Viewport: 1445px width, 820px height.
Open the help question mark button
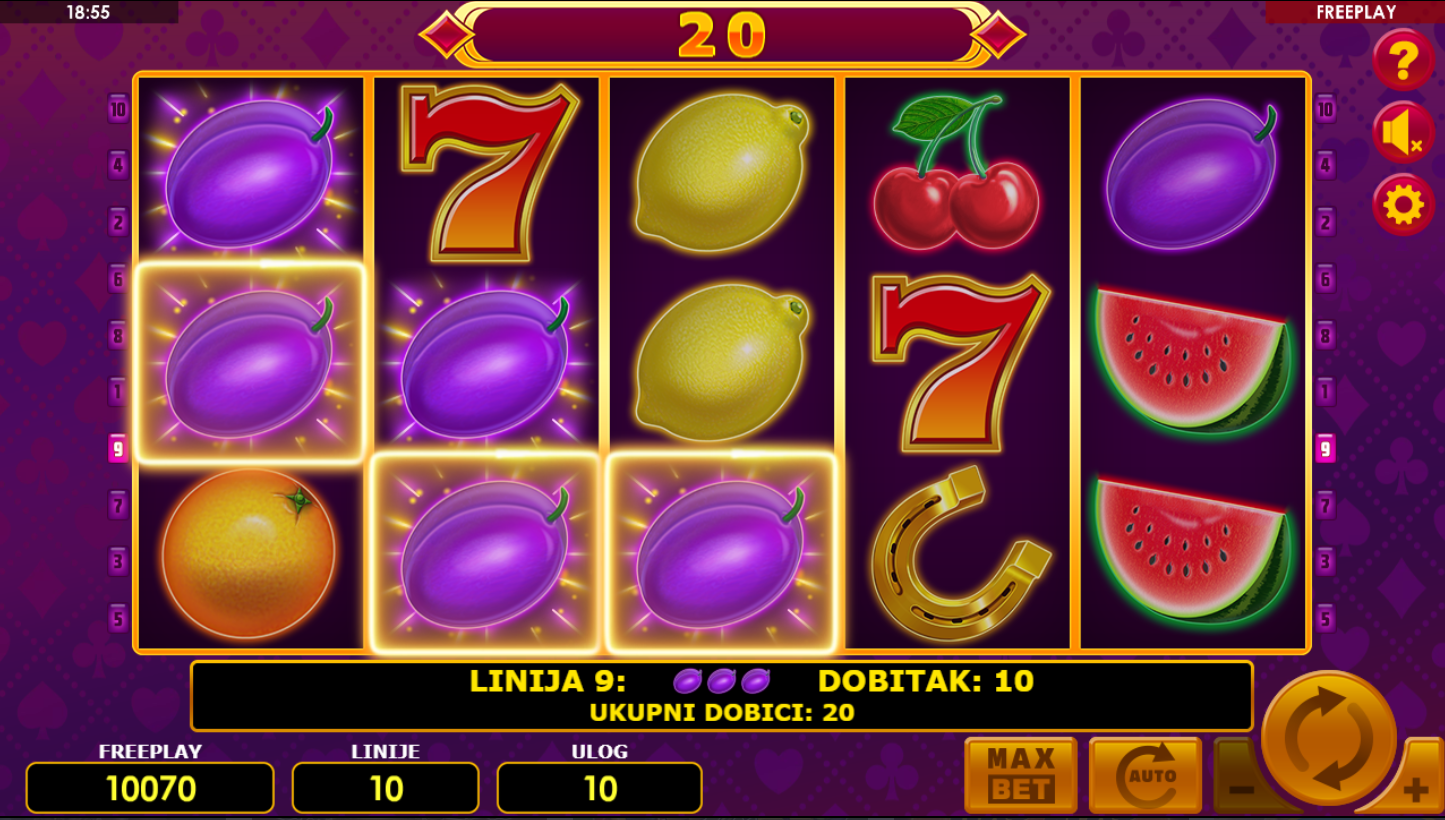pos(1403,60)
